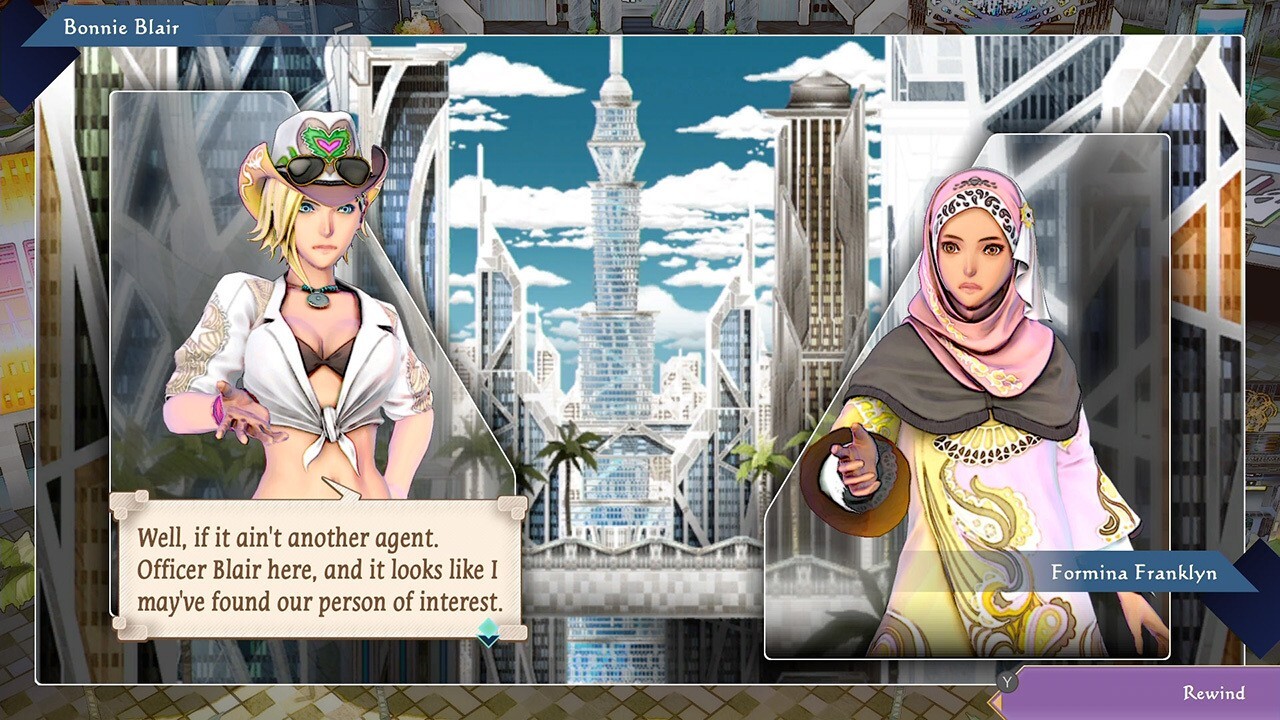Click the small orange arrow tip left of Rewind
The width and height of the screenshot is (1280, 720).
pyautogui.click(x=996, y=703)
